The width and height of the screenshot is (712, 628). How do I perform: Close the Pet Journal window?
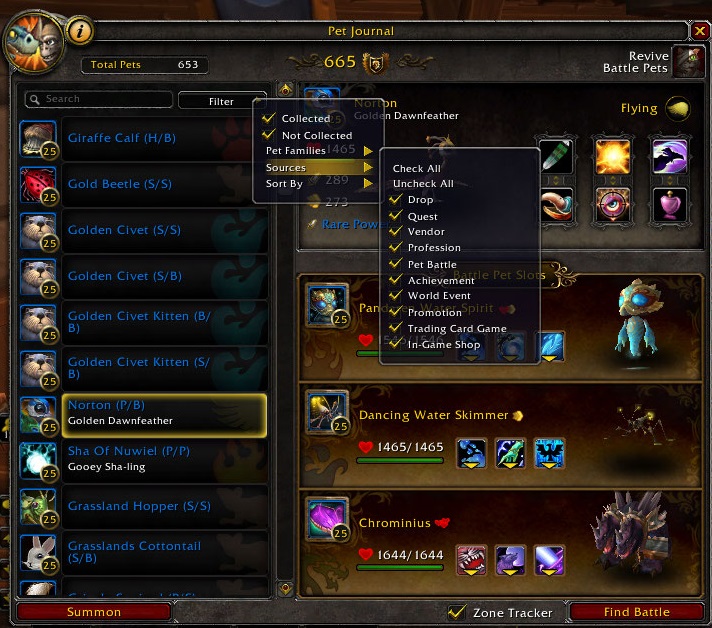[x=699, y=31]
